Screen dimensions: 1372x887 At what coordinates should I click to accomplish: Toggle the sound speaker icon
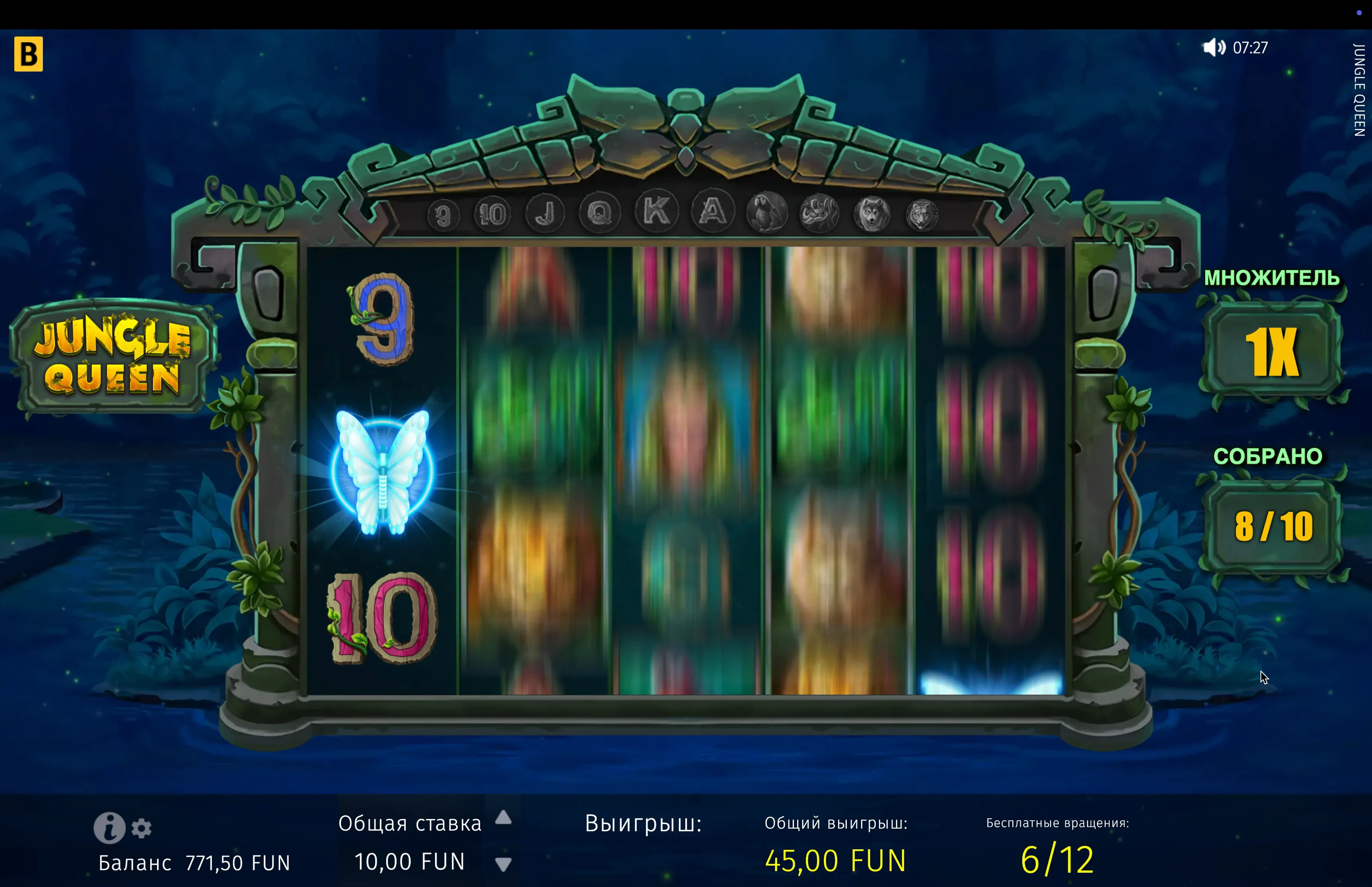[x=1214, y=47]
